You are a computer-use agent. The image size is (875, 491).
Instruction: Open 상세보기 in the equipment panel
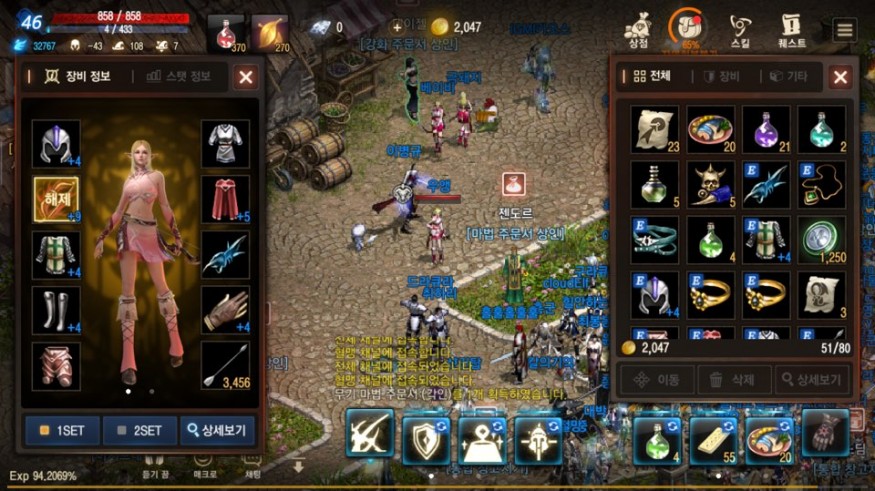[217, 431]
